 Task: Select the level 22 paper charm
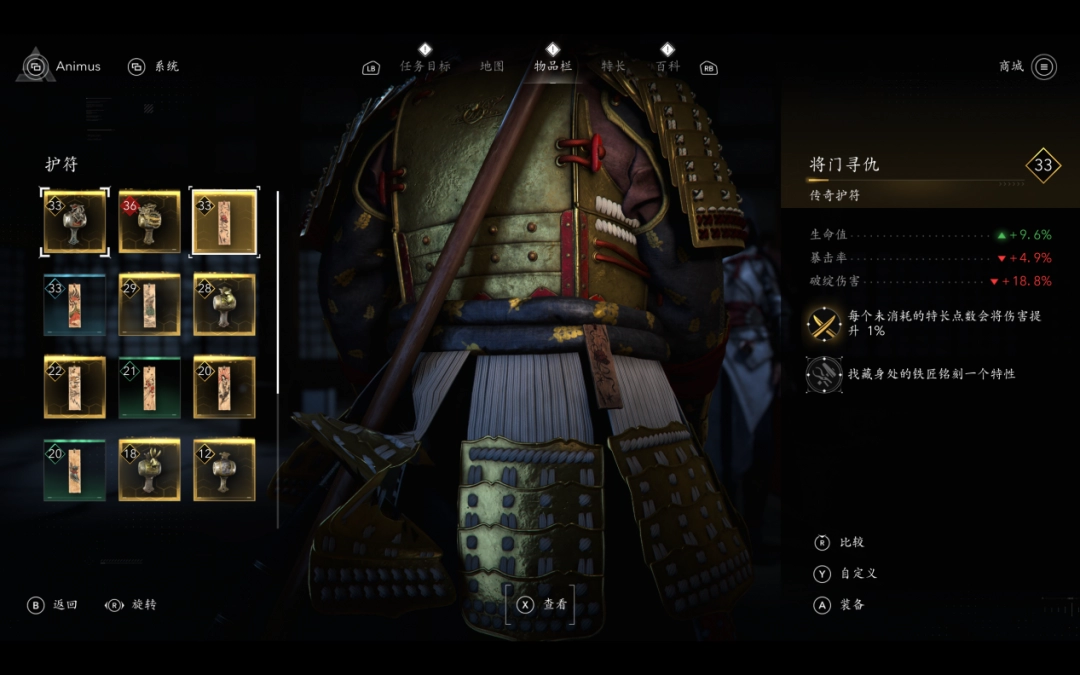75,387
